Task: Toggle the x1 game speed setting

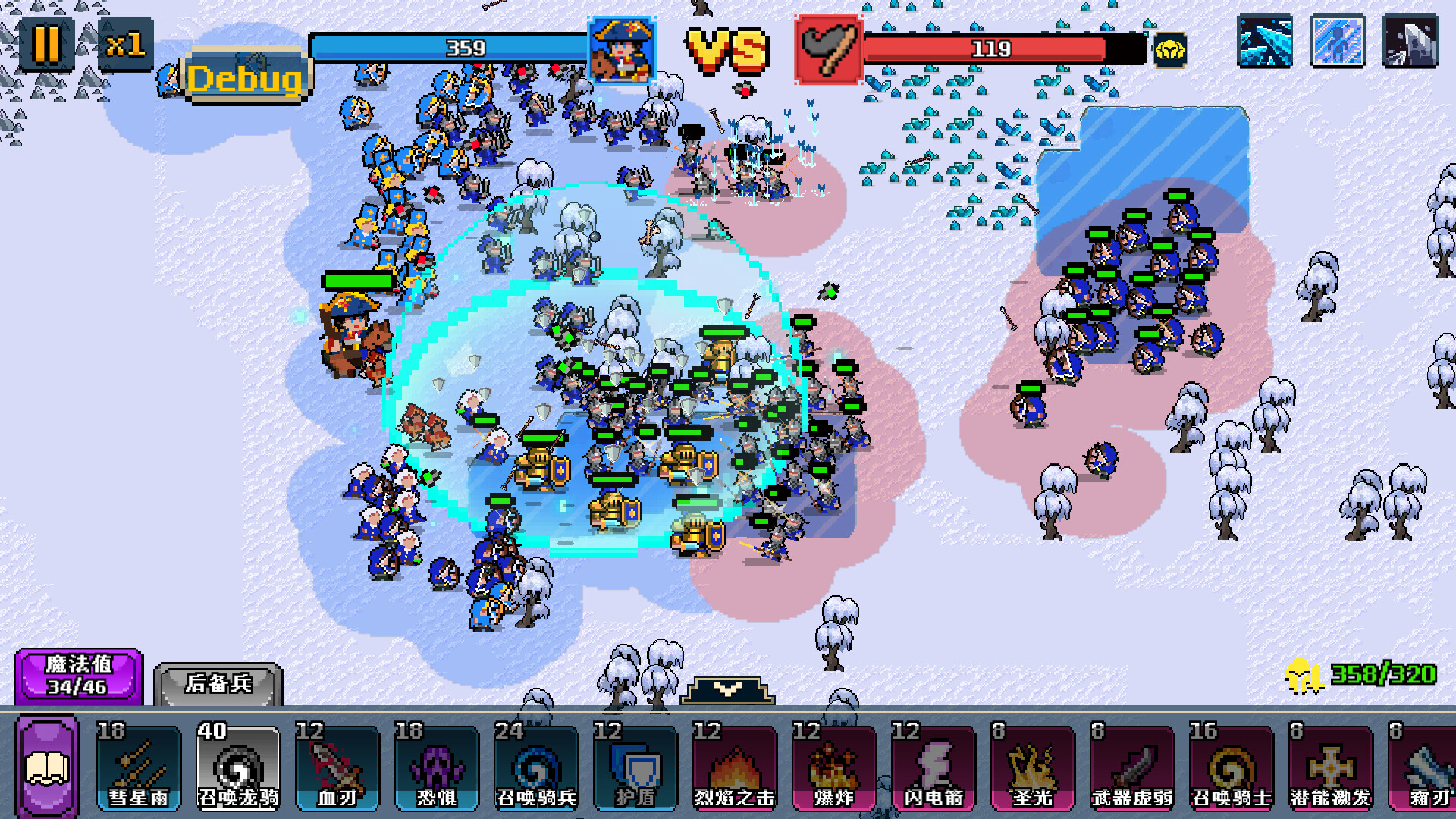Action: [126, 45]
